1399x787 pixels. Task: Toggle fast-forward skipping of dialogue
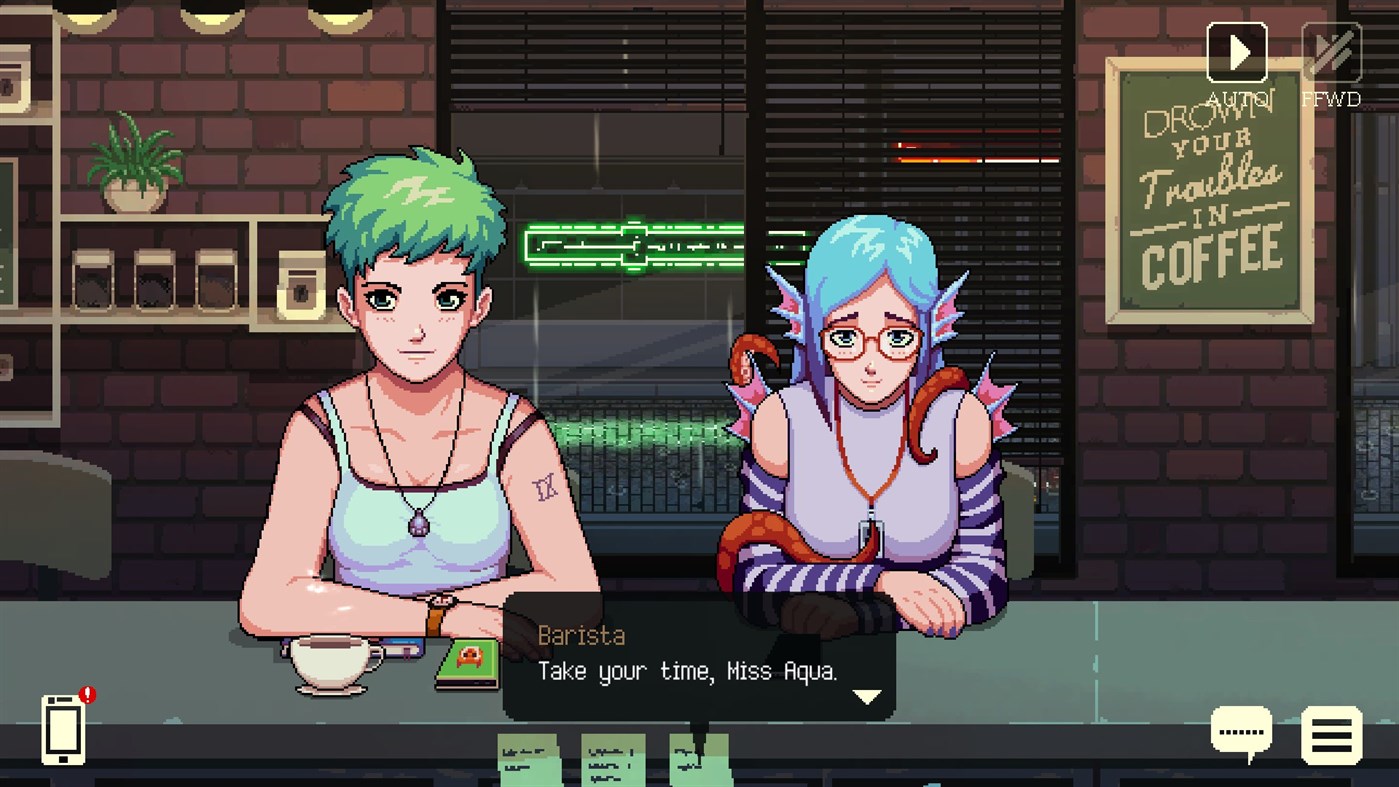pyautogui.click(x=1330, y=52)
